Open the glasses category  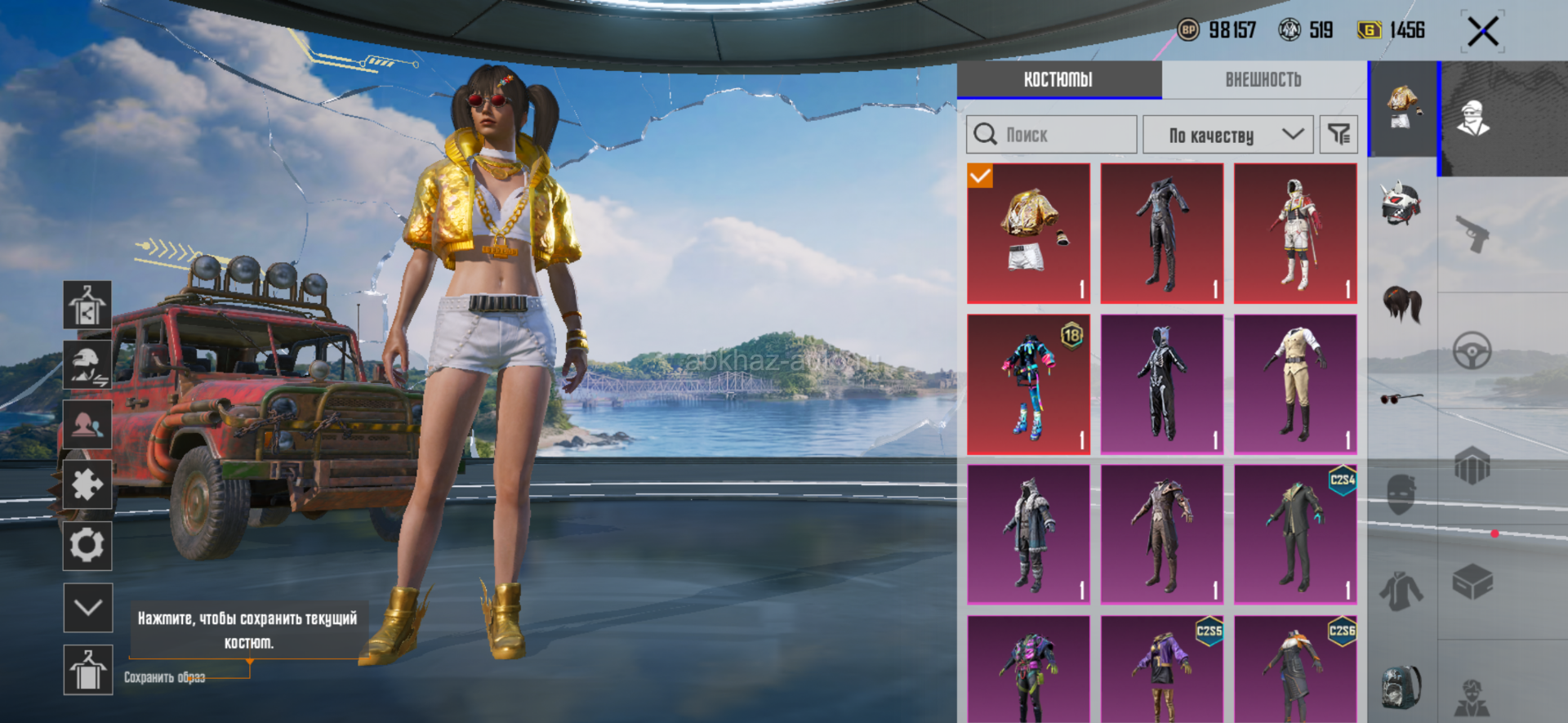pyautogui.click(x=1401, y=399)
